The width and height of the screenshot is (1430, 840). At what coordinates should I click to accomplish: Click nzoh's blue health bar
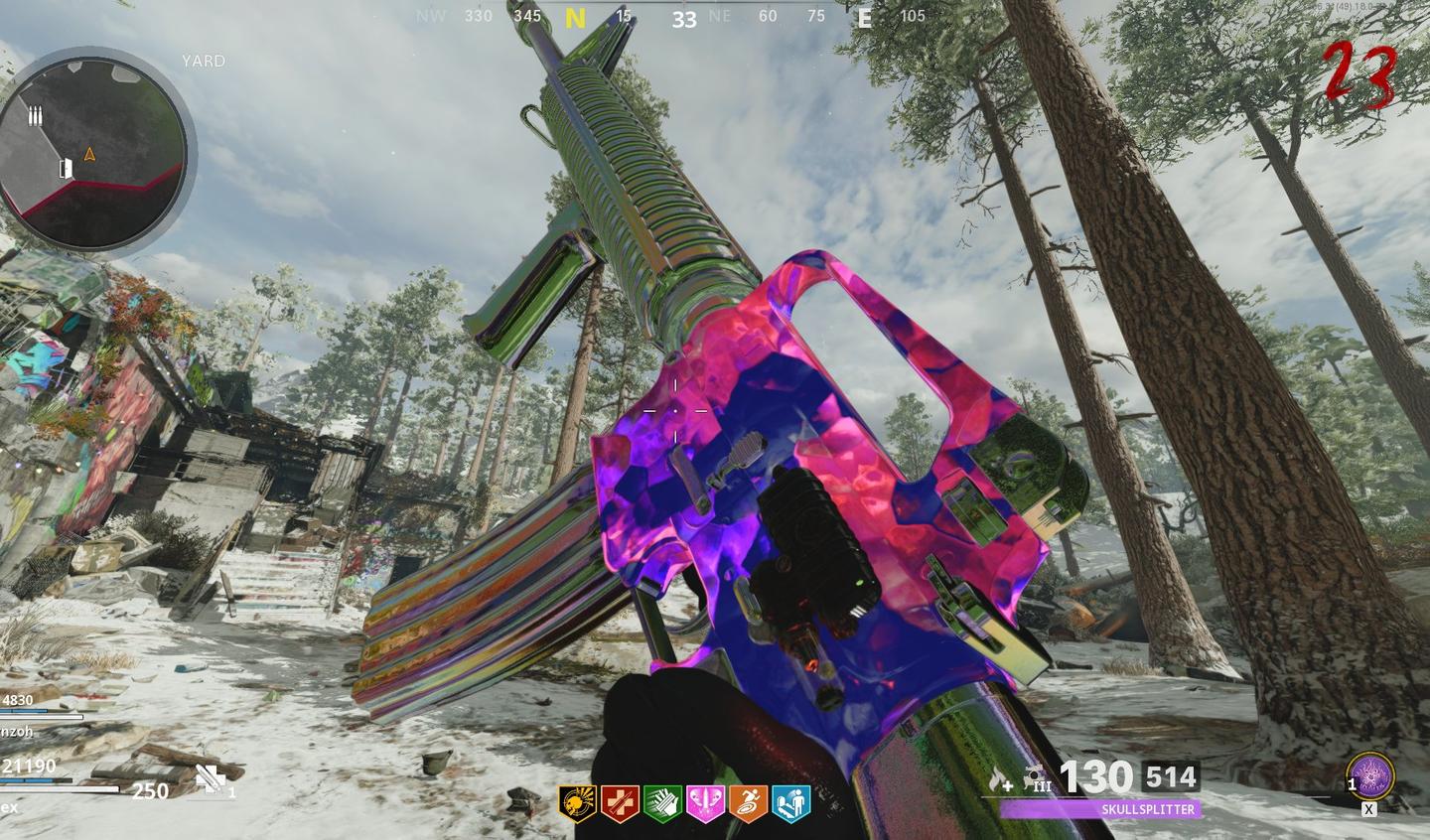(25, 711)
